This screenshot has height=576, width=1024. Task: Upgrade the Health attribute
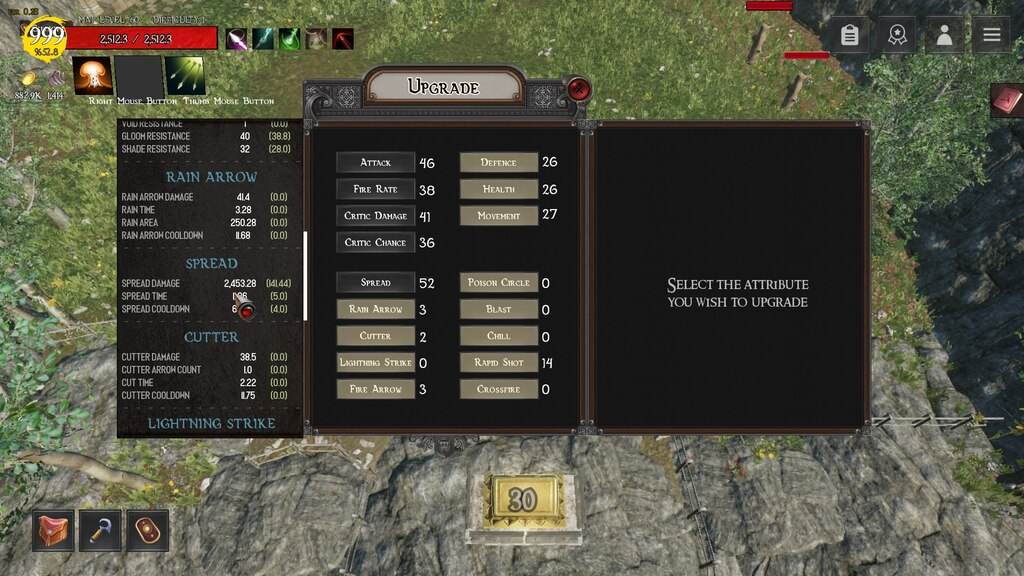coord(499,189)
